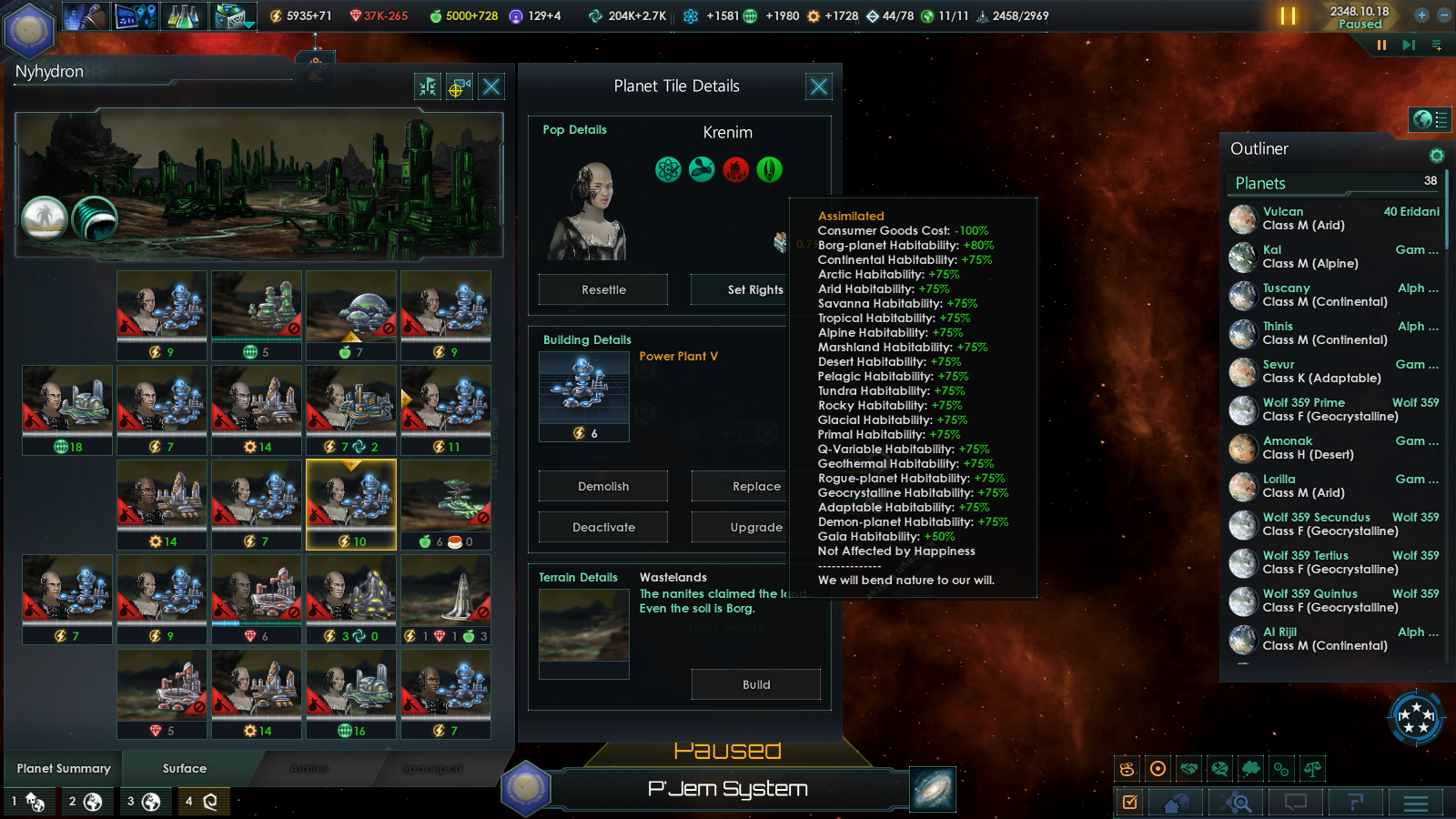Open the galaxy map view
1456x819 pixels.
[x=933, y=789]
